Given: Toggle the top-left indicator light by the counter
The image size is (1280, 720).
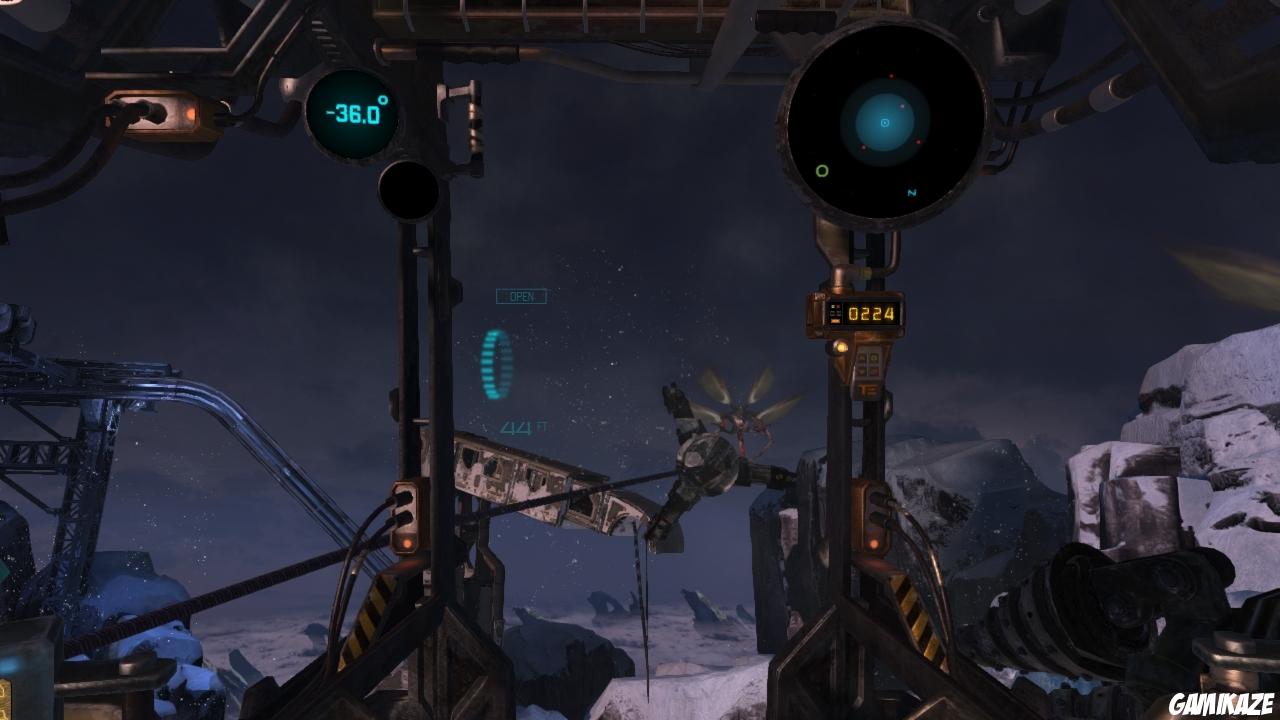Looking at the screenshot, I should 834,306.
